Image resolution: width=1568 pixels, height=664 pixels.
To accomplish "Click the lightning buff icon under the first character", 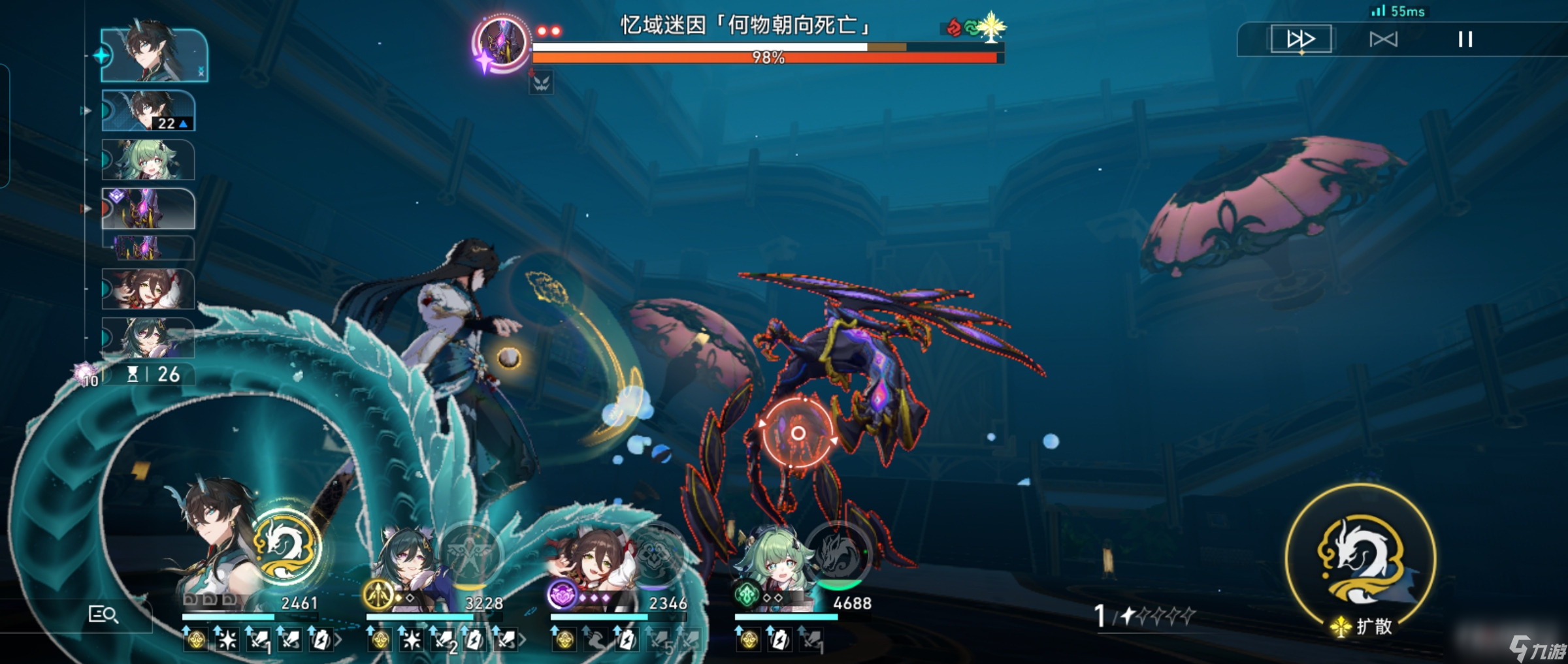I will 323,640.
